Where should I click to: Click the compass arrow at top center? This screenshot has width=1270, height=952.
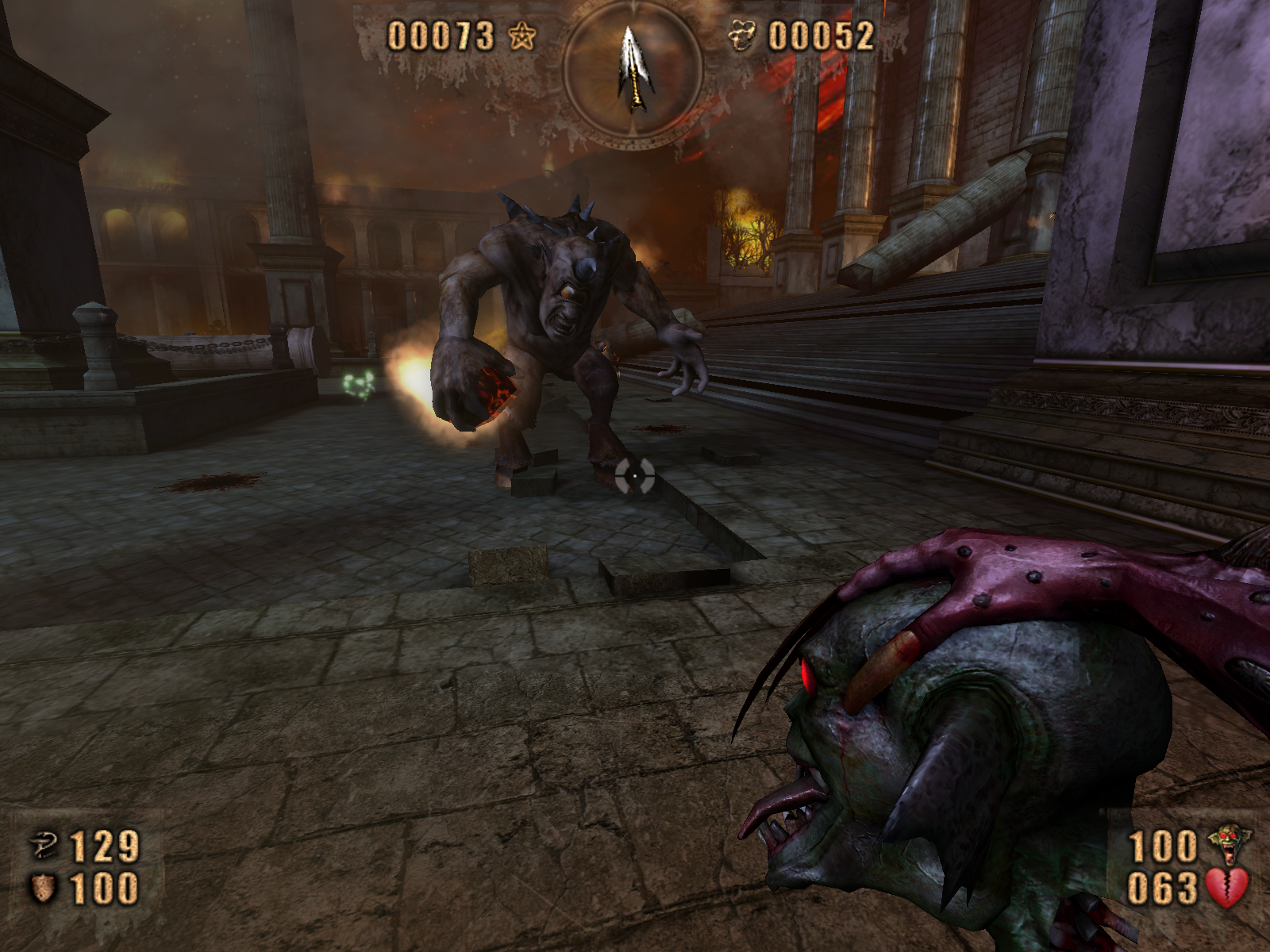pos(634,70)
